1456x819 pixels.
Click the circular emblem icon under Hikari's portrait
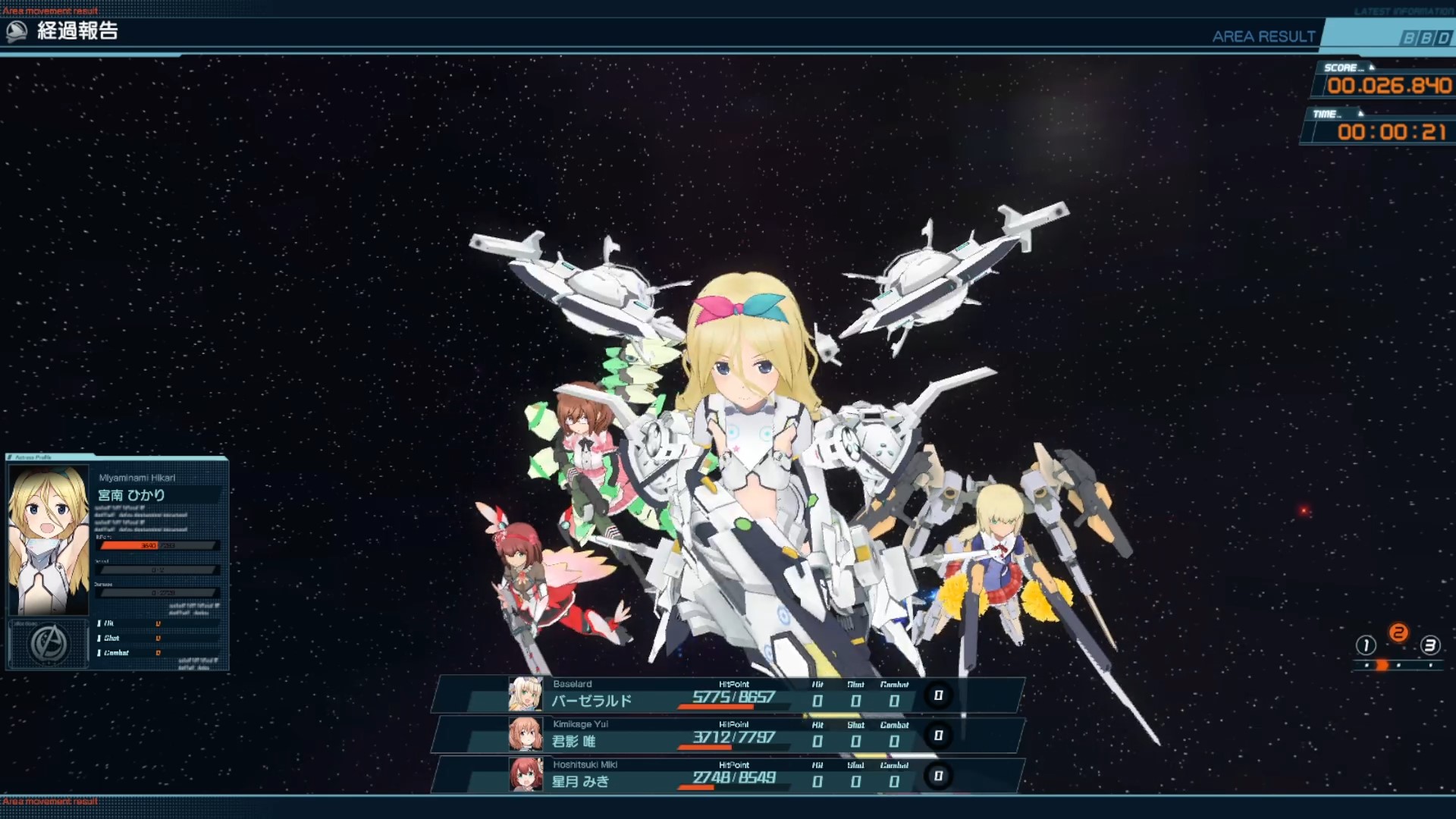click(49, 644)
